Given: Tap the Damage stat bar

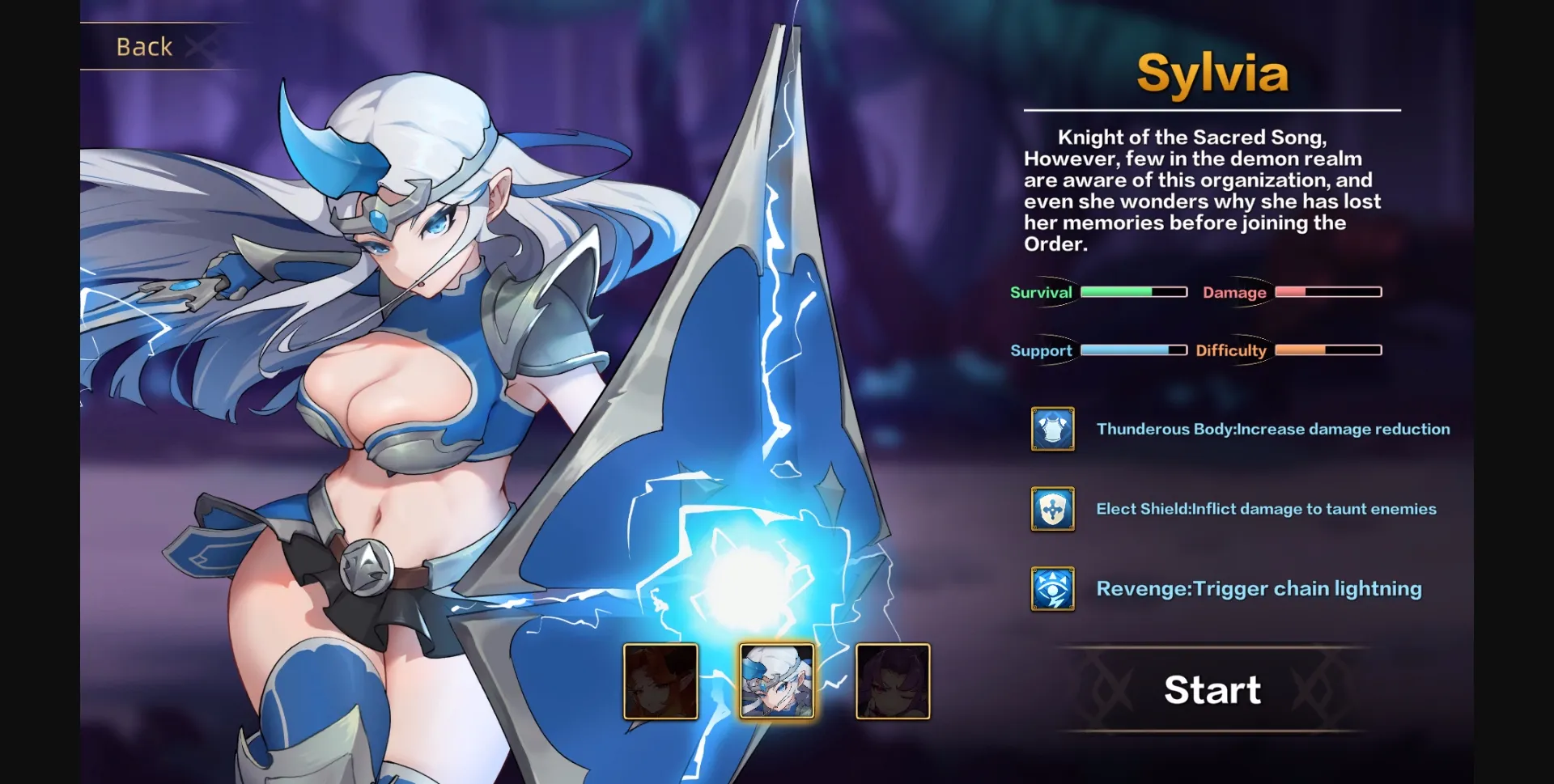Looking at the screenshot, I should 1327,292.
